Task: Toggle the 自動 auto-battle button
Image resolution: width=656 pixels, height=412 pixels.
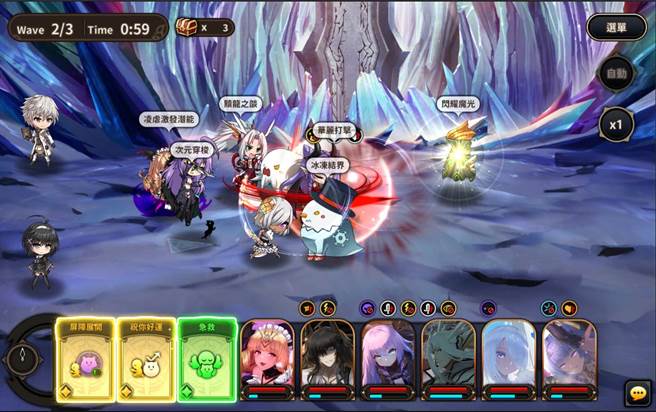Action: pos(617,75)
